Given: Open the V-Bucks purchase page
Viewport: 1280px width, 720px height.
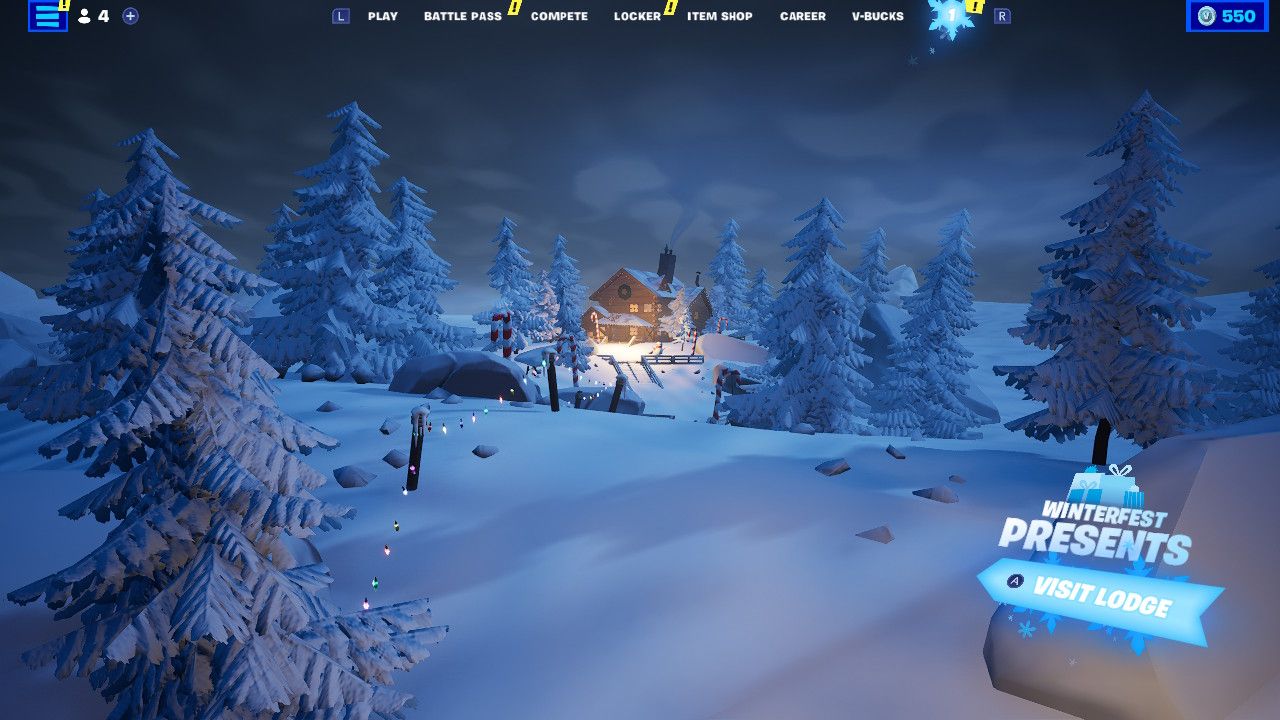Looking at the screenshot, I should pyautogui.click(x=876, y=16).
